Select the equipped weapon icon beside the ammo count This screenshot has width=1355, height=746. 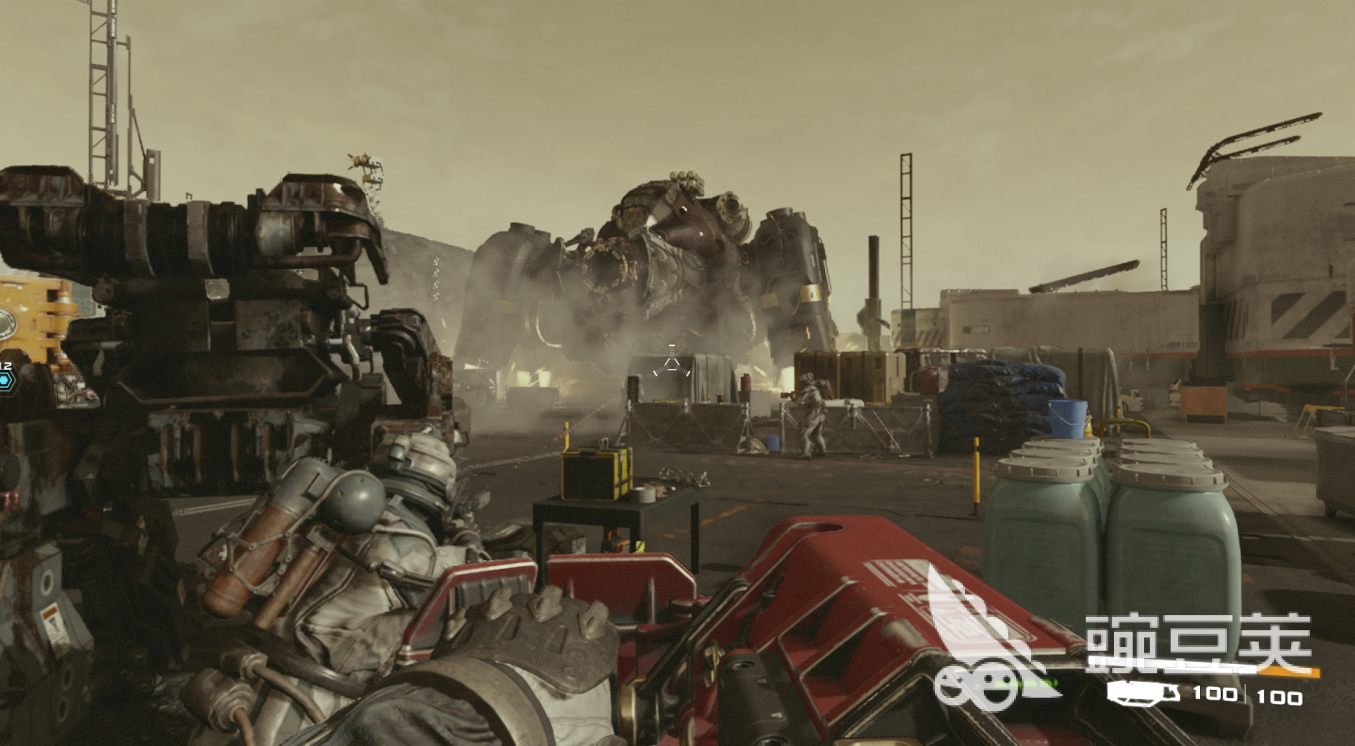click(1142, 693)
